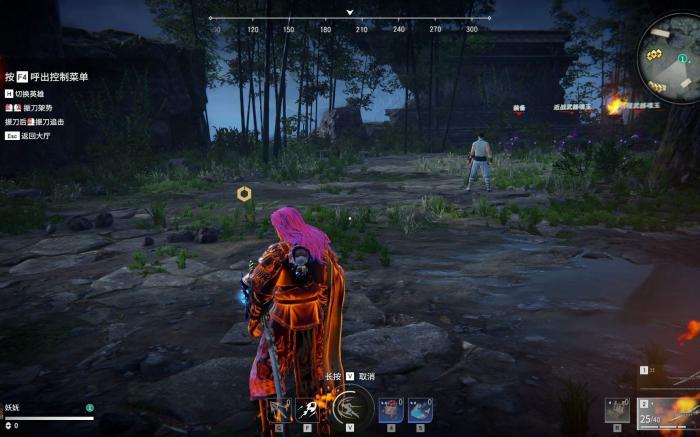
Task: Click the yellow hexagon waypoint marker
Action: pyautogui.click(x=244, y=193)
